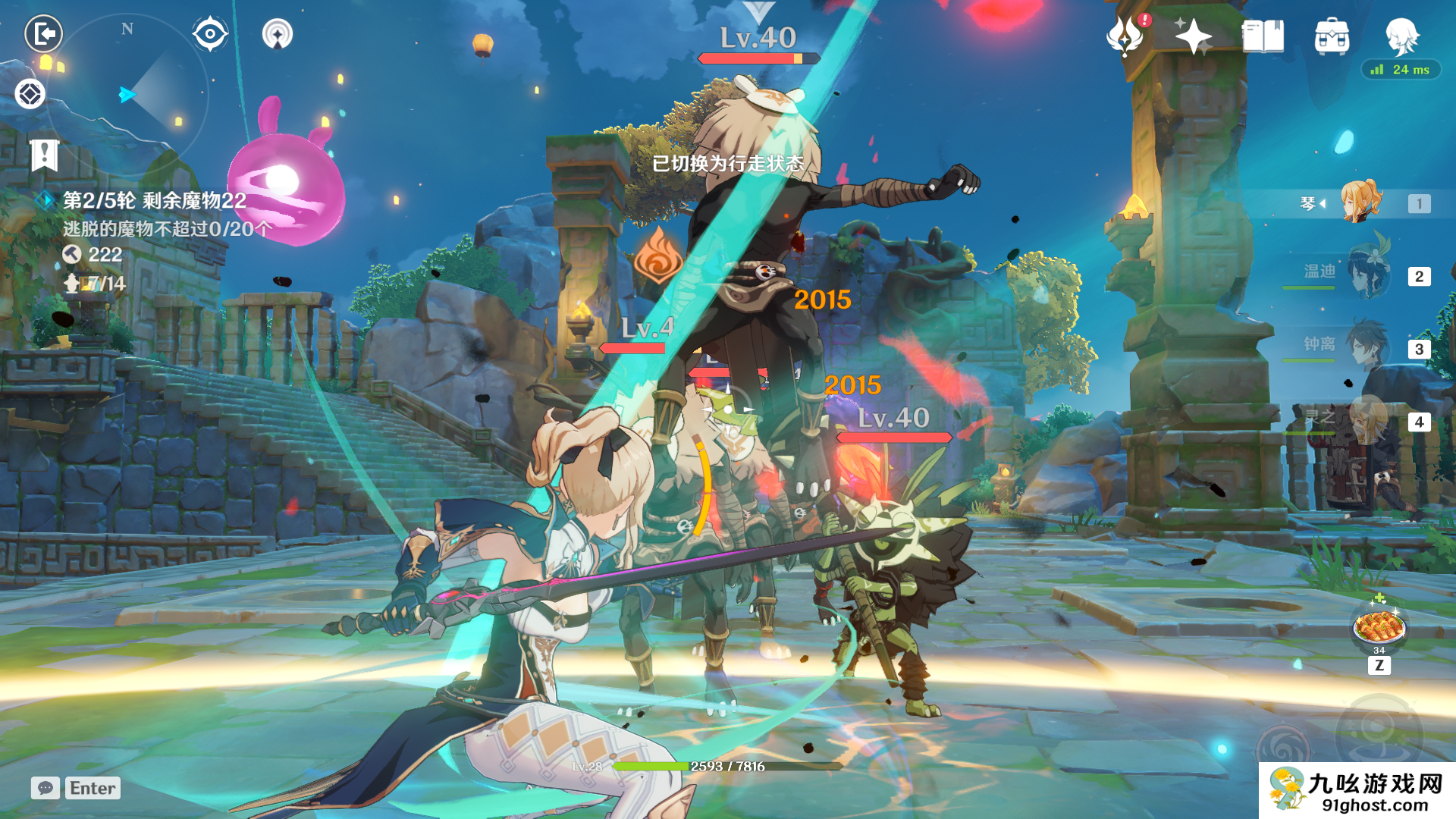Switch to party member 琴
The image size is (1456, 819).
[x=1361, y=202]
